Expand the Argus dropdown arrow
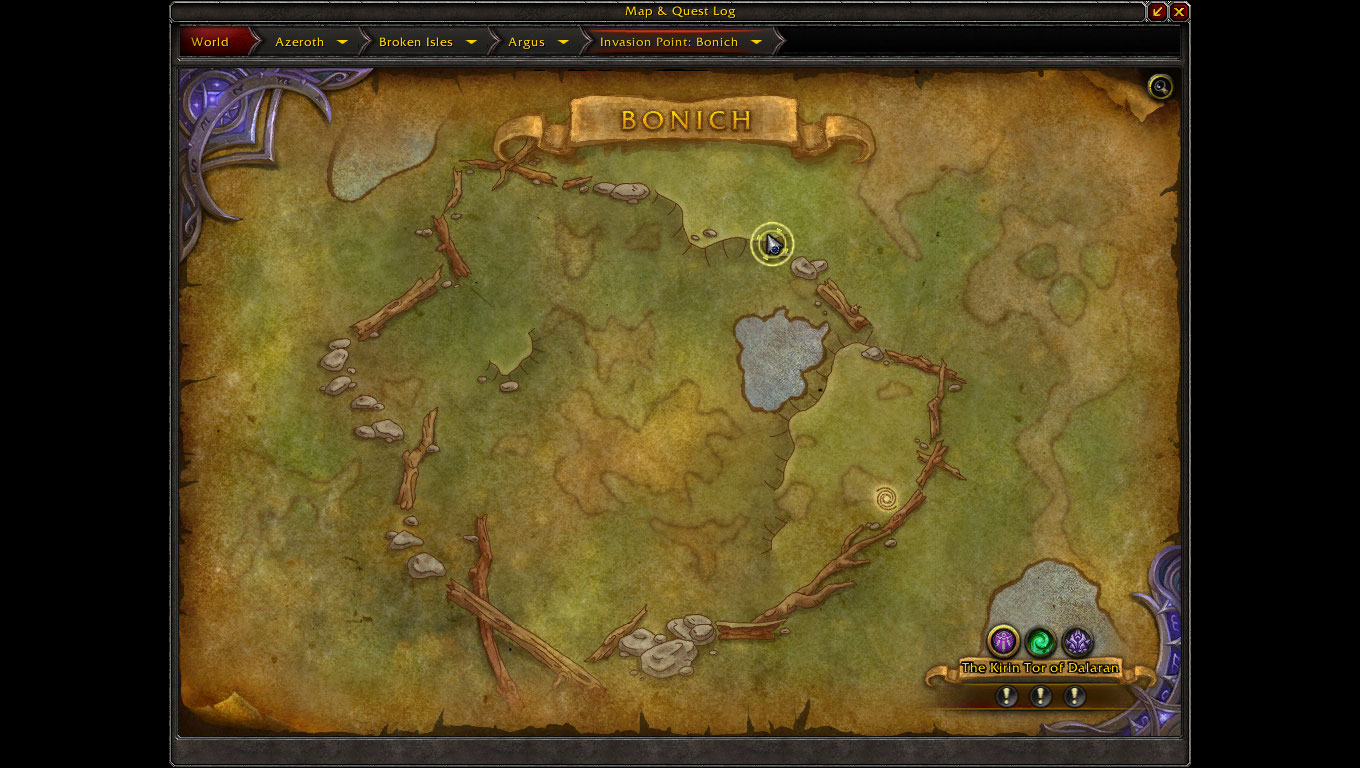This screenshot has width=1360, height=768. pyautogui.click(x=562, y=41)
